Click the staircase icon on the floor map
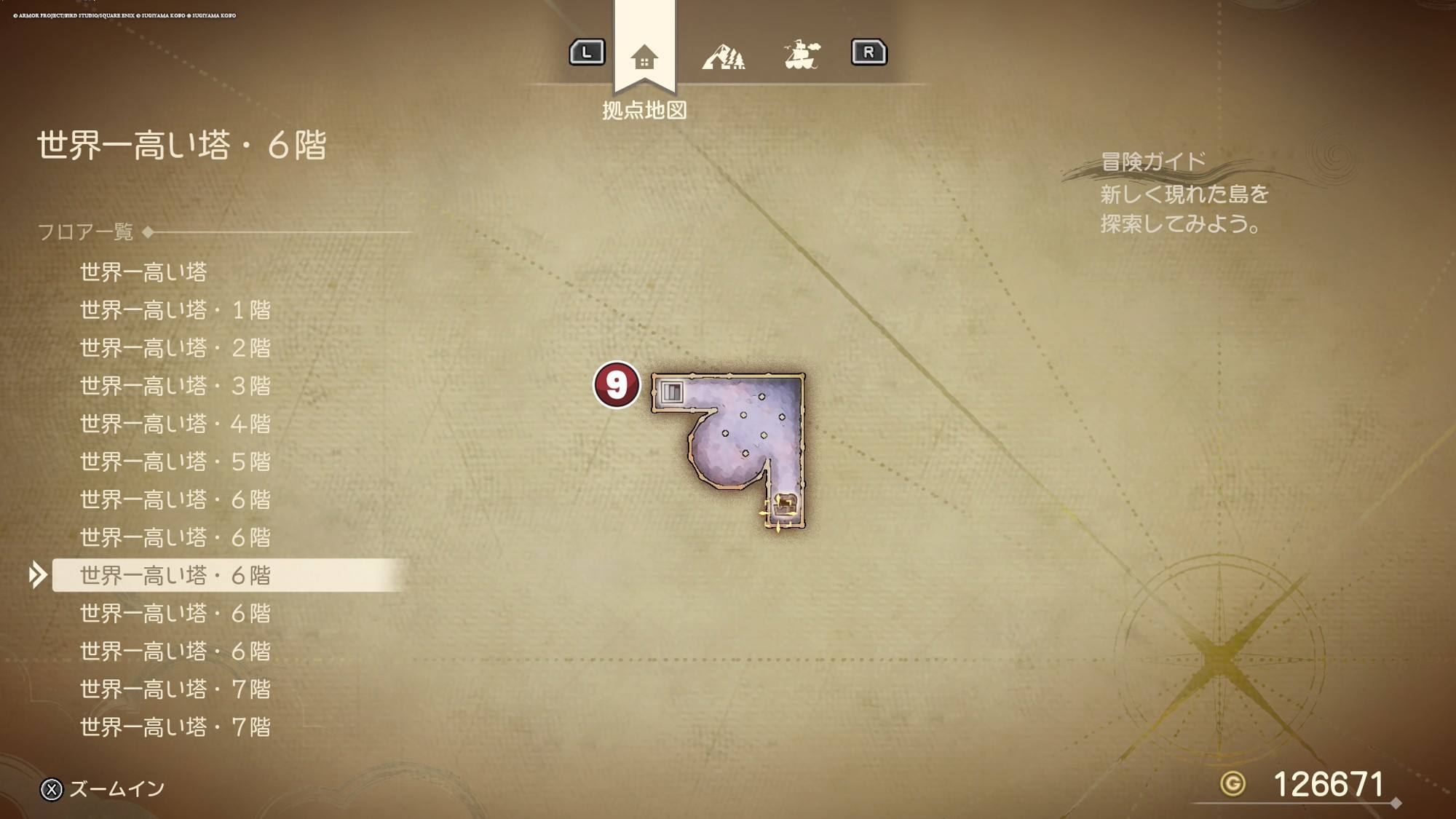Image resolution: width=1456 pixels, height=819 pixels. coord(672,392)
